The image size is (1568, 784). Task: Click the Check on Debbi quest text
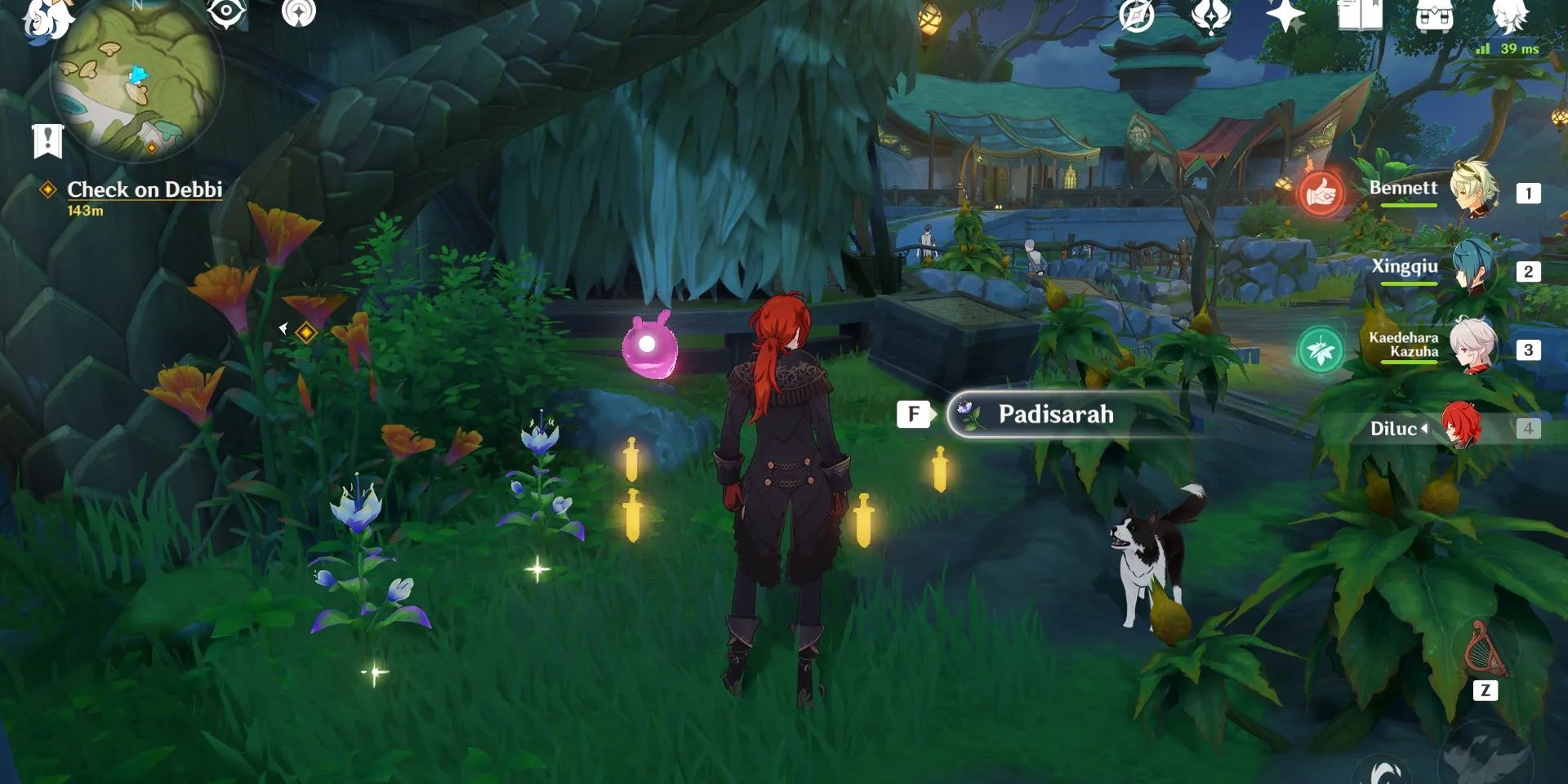point(145,189)
